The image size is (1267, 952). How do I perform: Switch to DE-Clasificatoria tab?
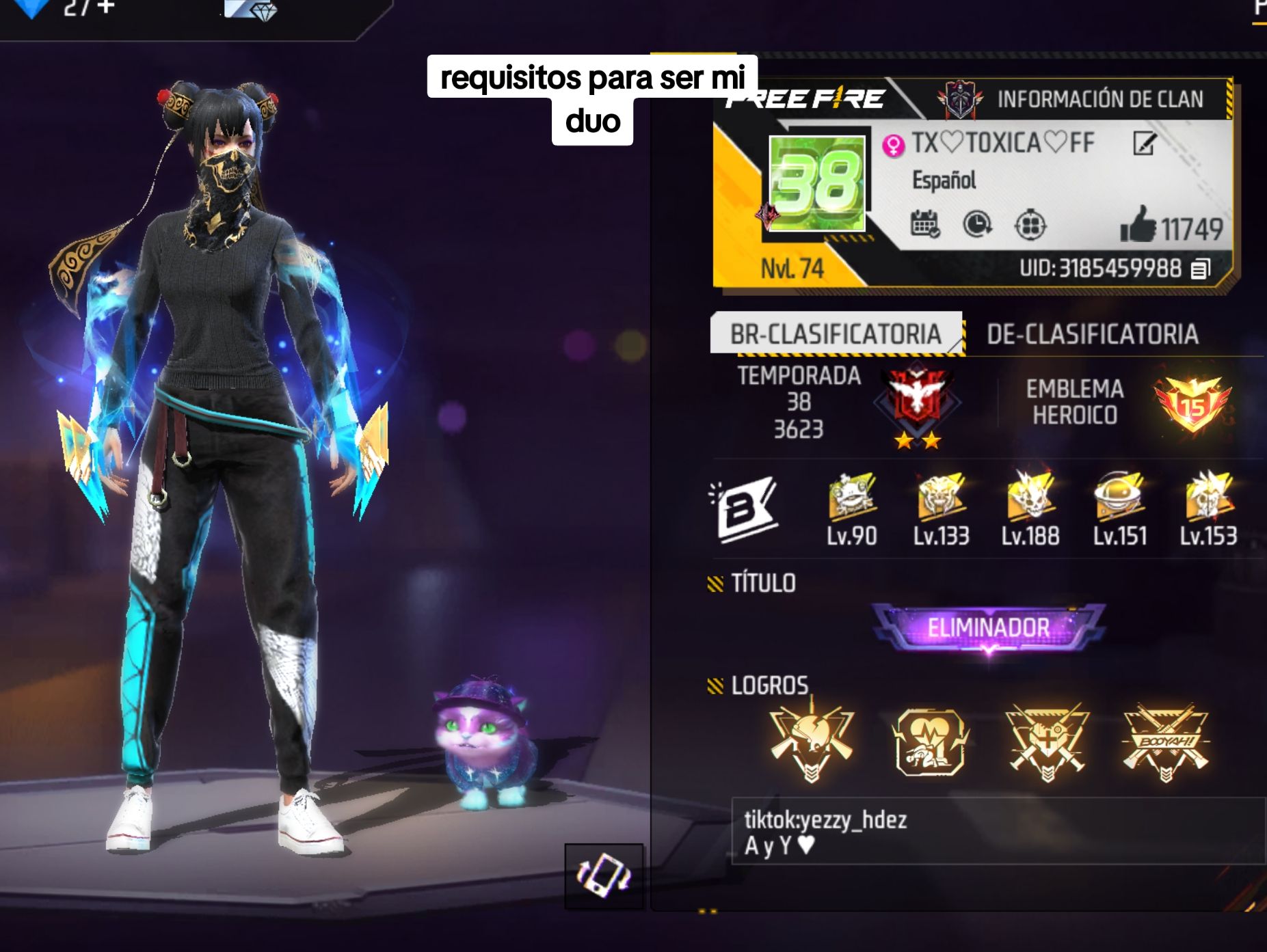pos(1092,334)
